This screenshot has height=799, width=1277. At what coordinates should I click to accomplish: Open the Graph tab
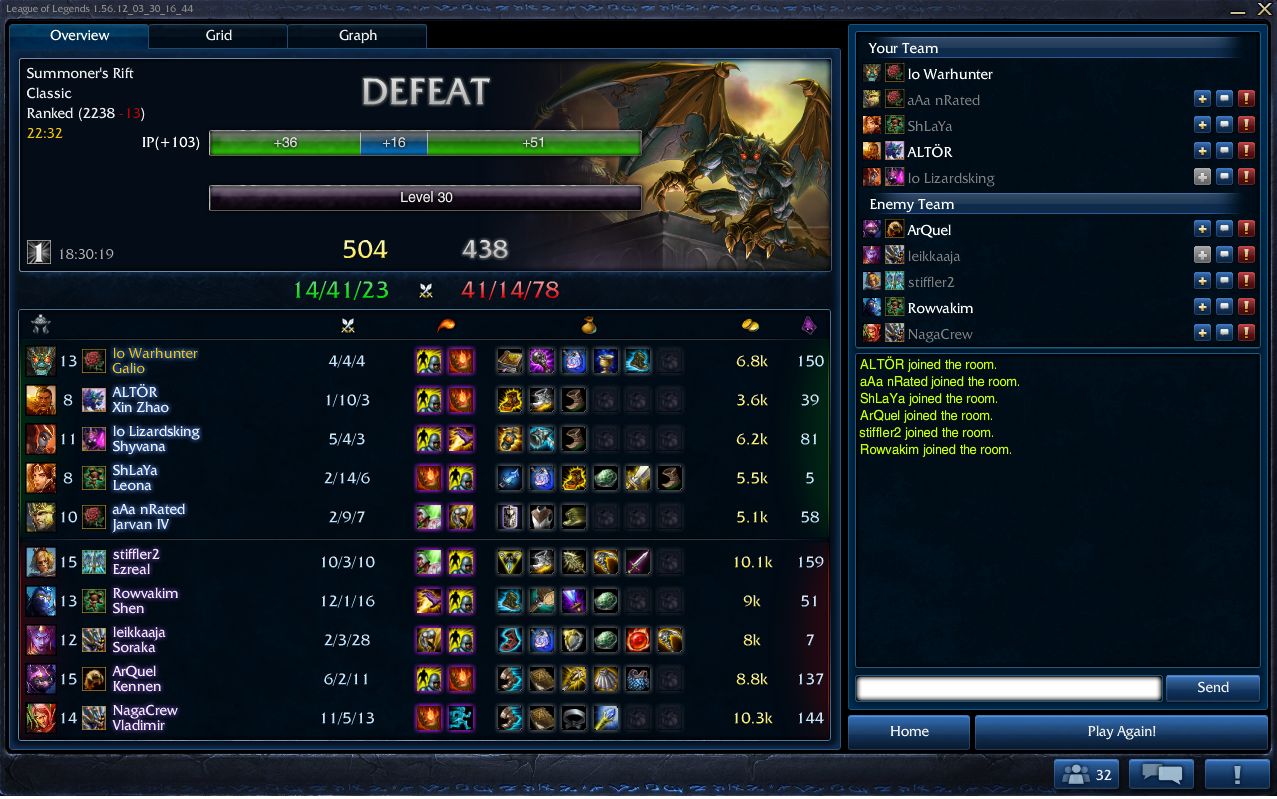[x=357, y=35]
